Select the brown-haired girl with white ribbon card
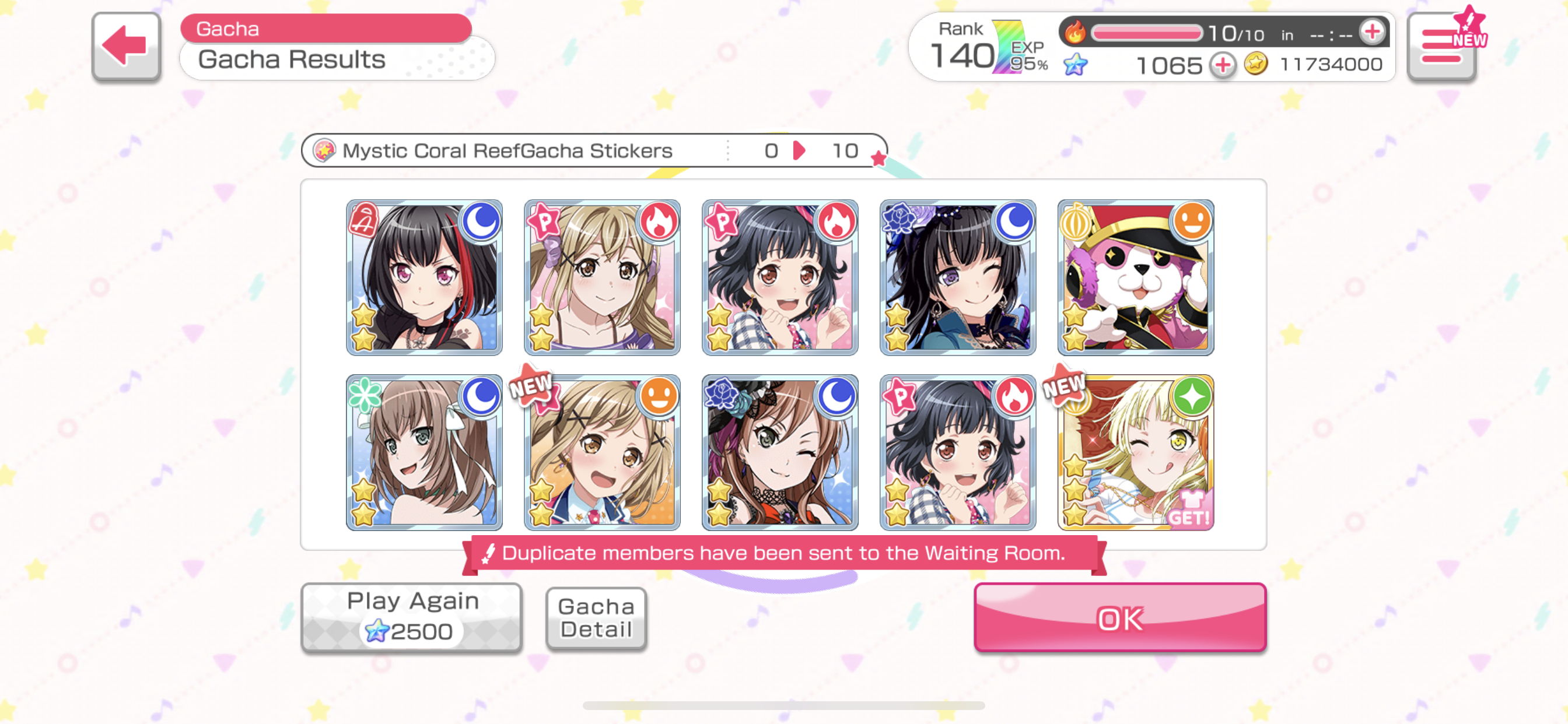1568x724 pixels. pyautogui.click(x=424, y=453)
